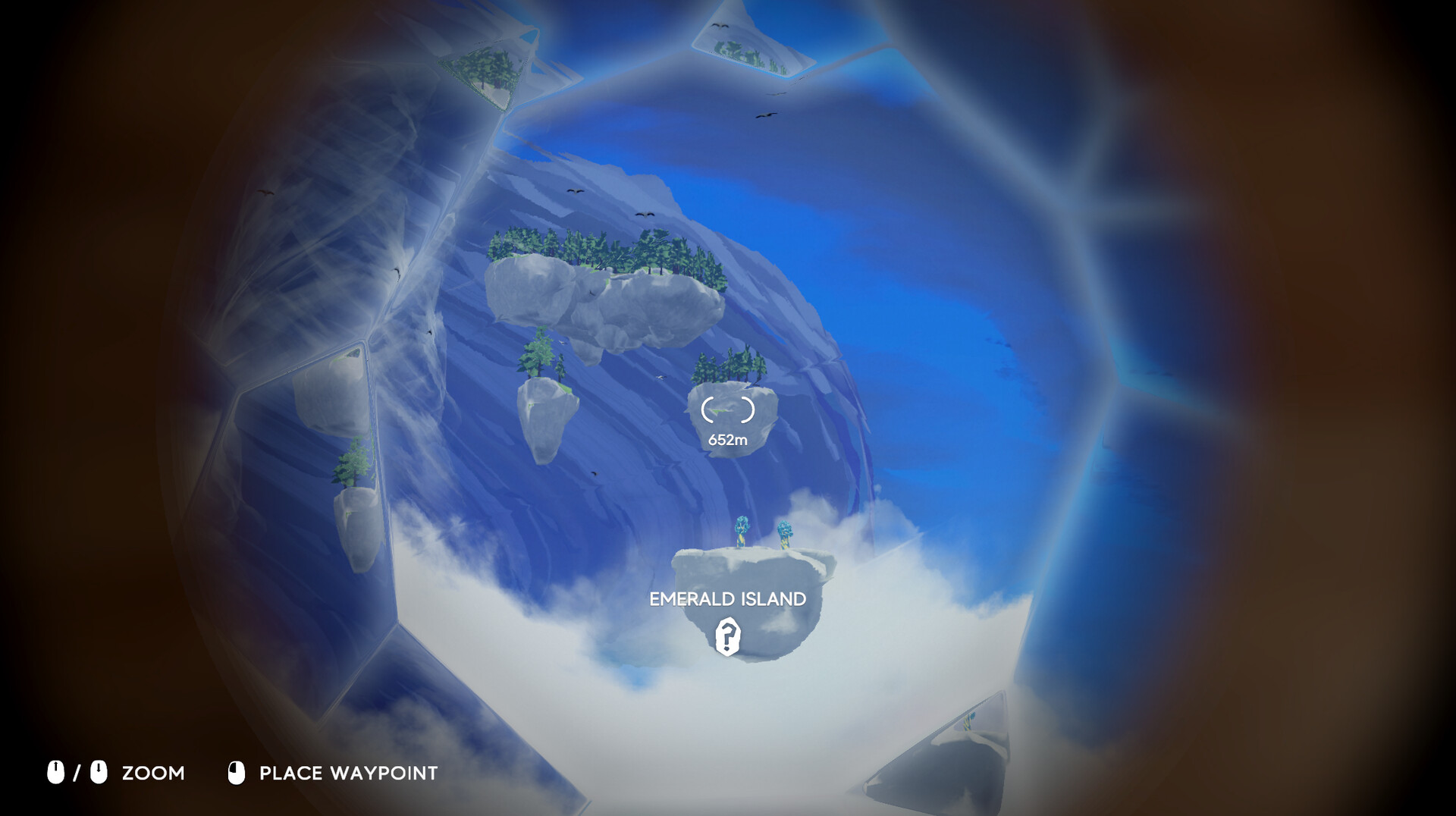The height and width of the screenshot is (816, 1456).
Task: Select the EMERALD ISLAND name label
Action: [x=726, y=599]
